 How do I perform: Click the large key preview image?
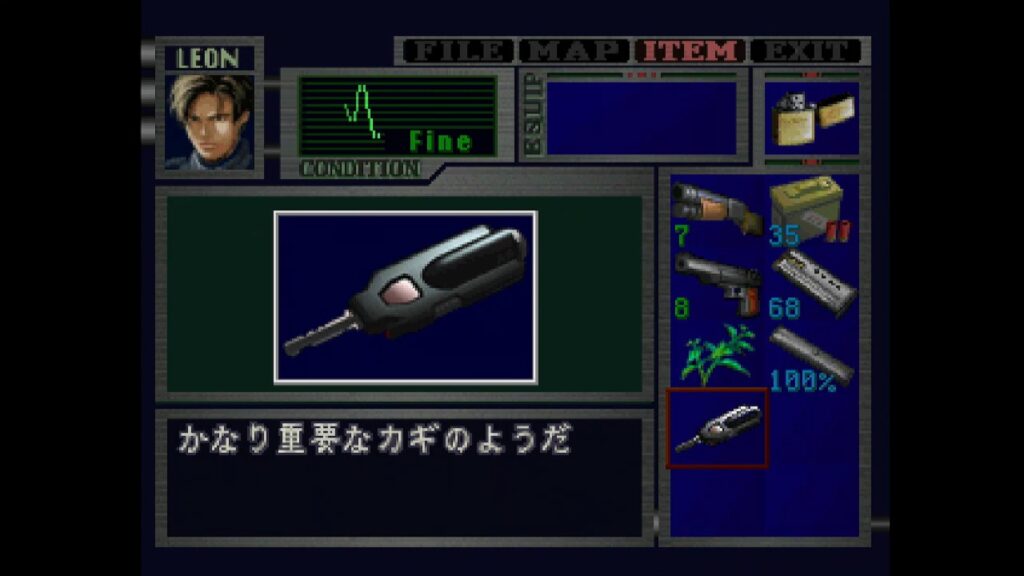click(x=405, y=297)
